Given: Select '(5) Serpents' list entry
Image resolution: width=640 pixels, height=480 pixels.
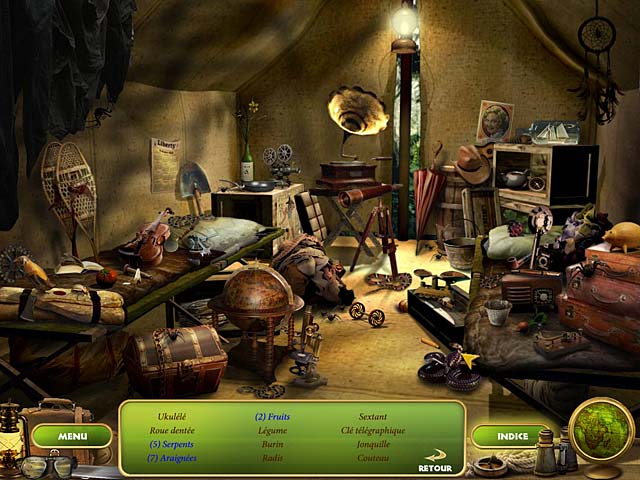Looking at the screenshot, I should pyautogui.click(x=173, y=444).
